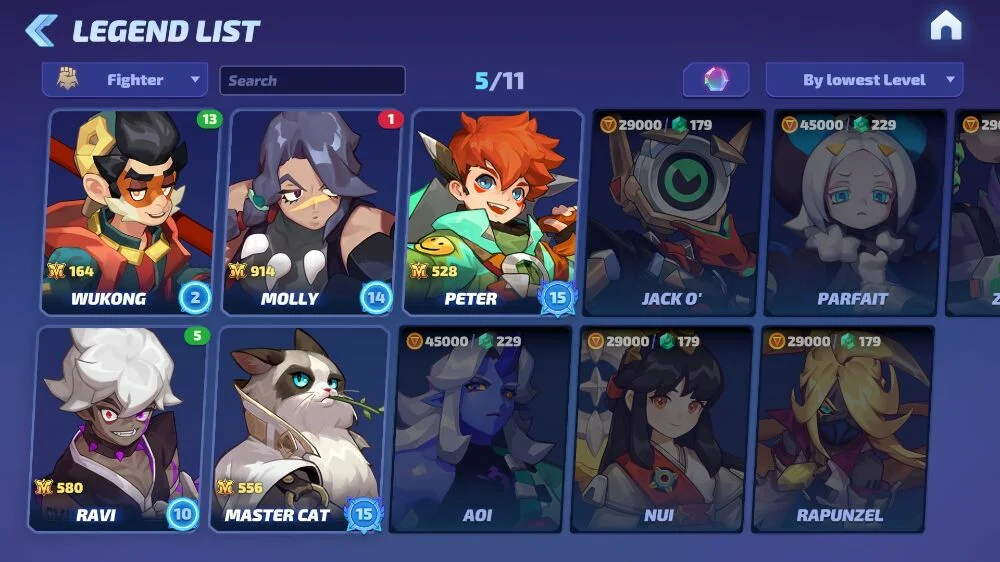
Task: Open the gem filter button
Action: [716, 80]
